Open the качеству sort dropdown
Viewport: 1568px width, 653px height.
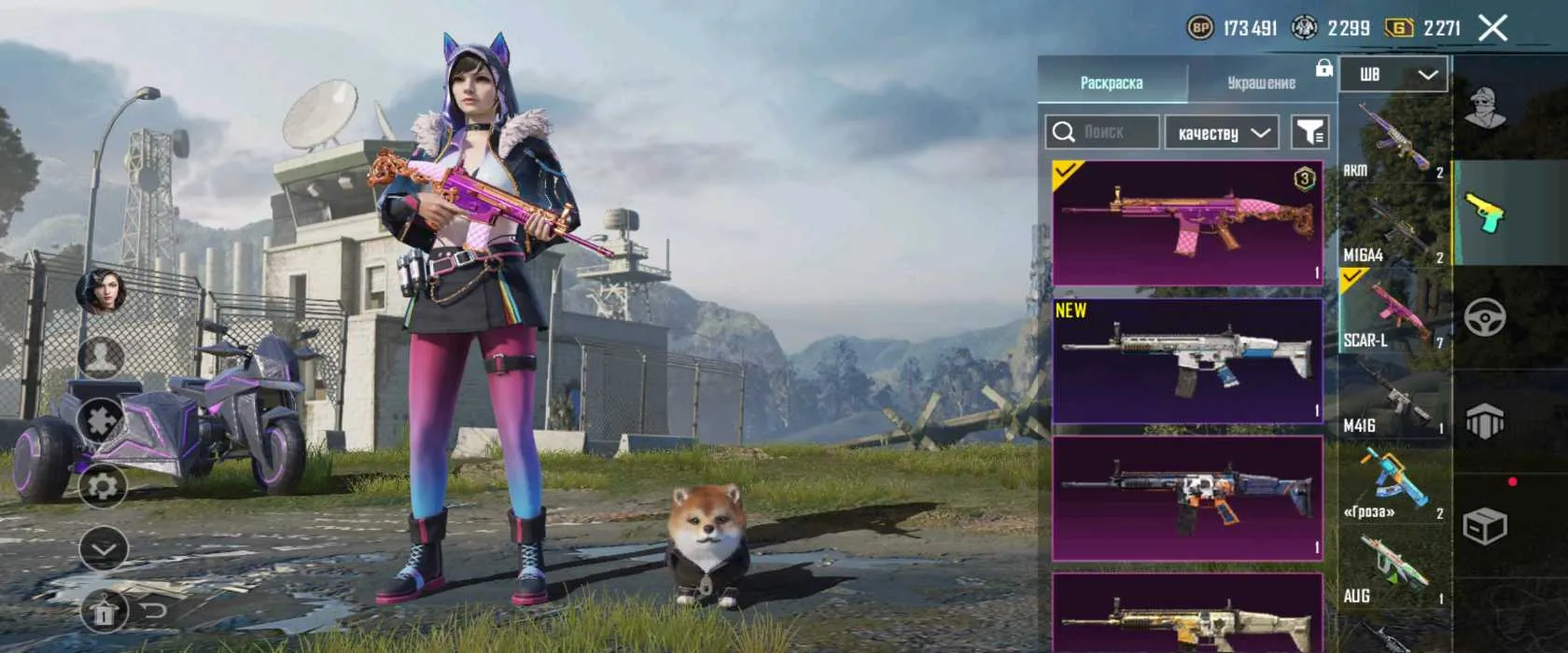pyautogui.click(x=1222, y=132)
